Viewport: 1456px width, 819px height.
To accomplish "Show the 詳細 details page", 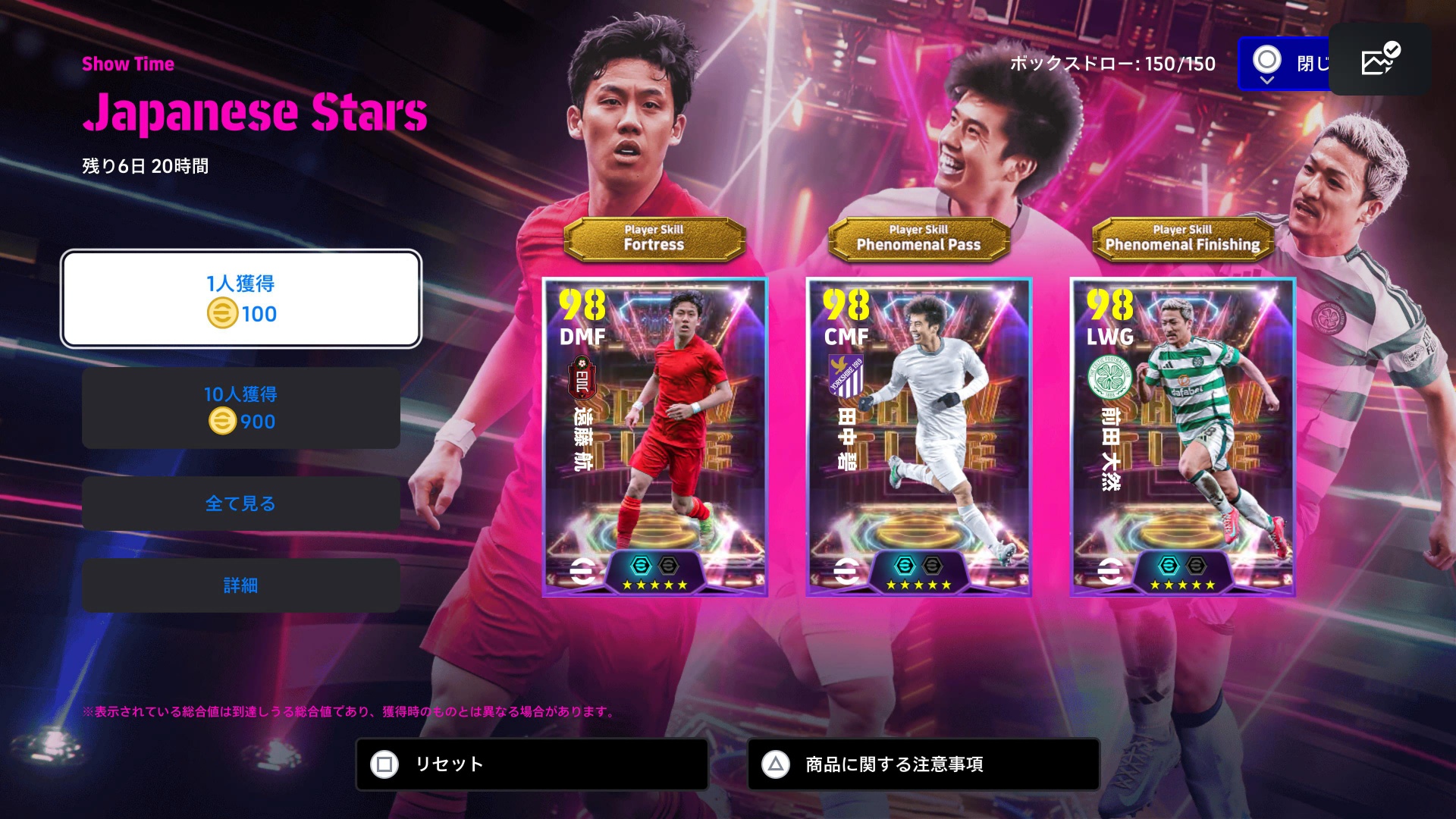I will (240, 585).
